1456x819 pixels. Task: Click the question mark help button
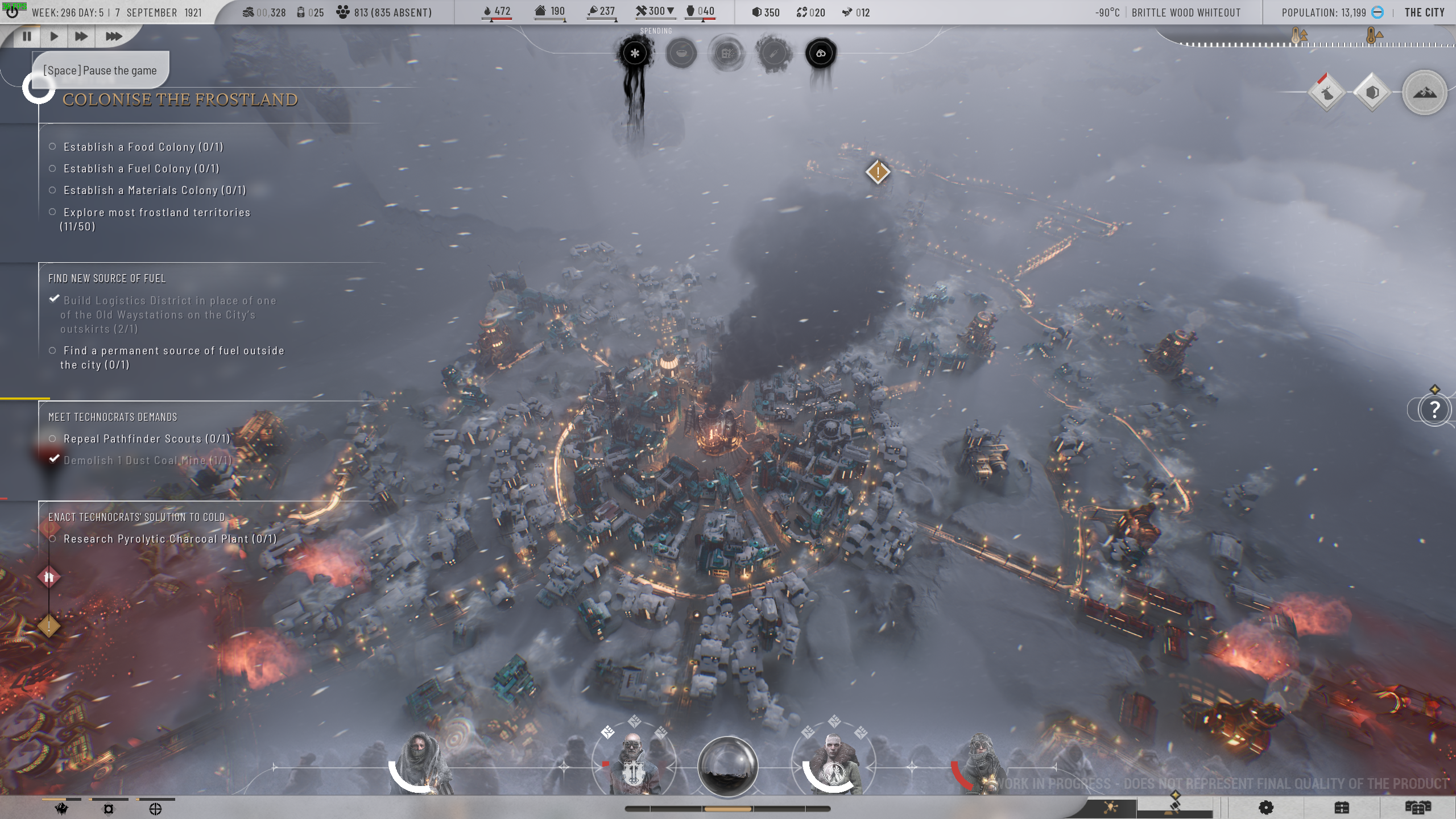click(1434, 409)
